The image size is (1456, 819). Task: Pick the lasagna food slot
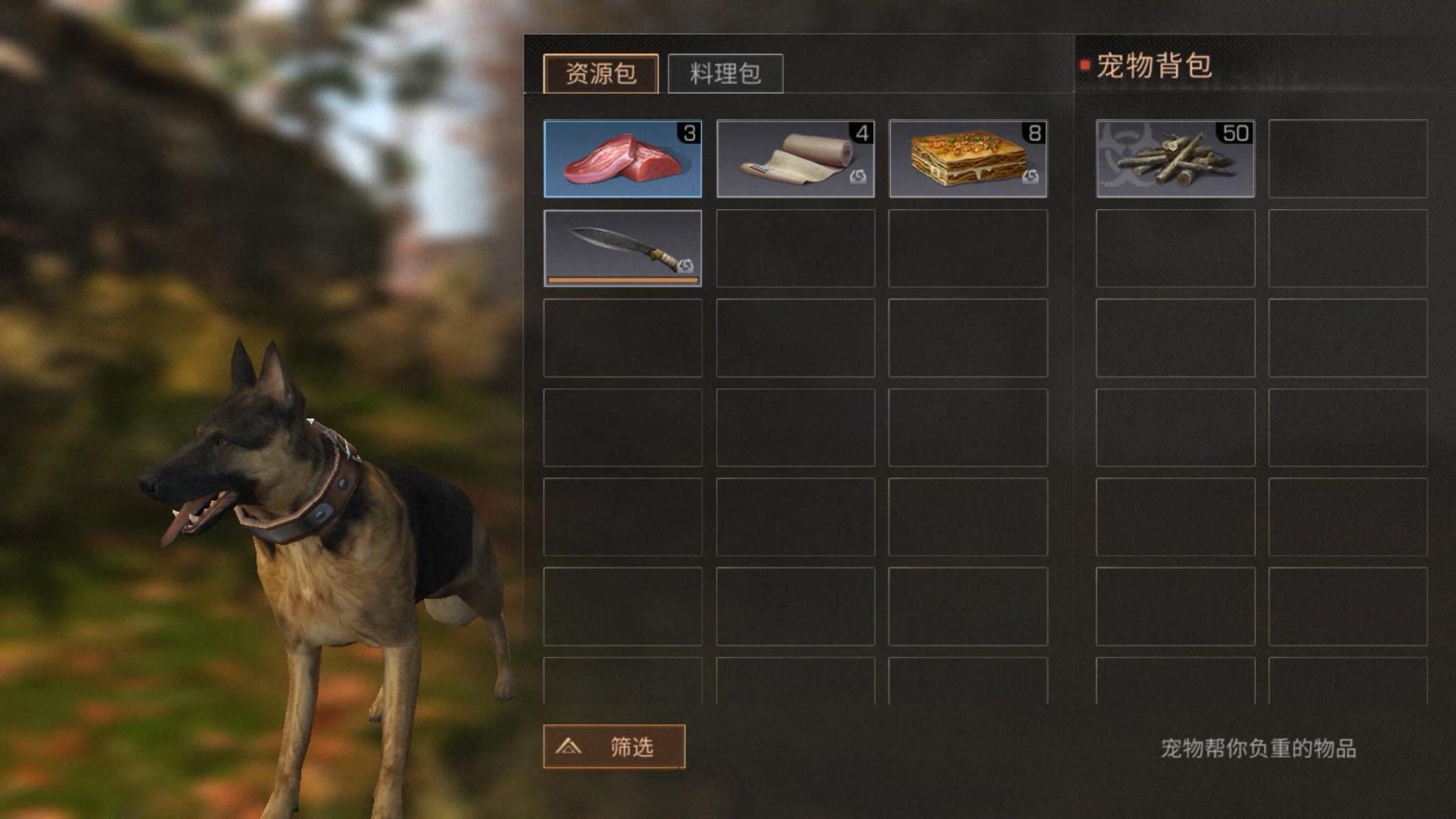[968, 158]
